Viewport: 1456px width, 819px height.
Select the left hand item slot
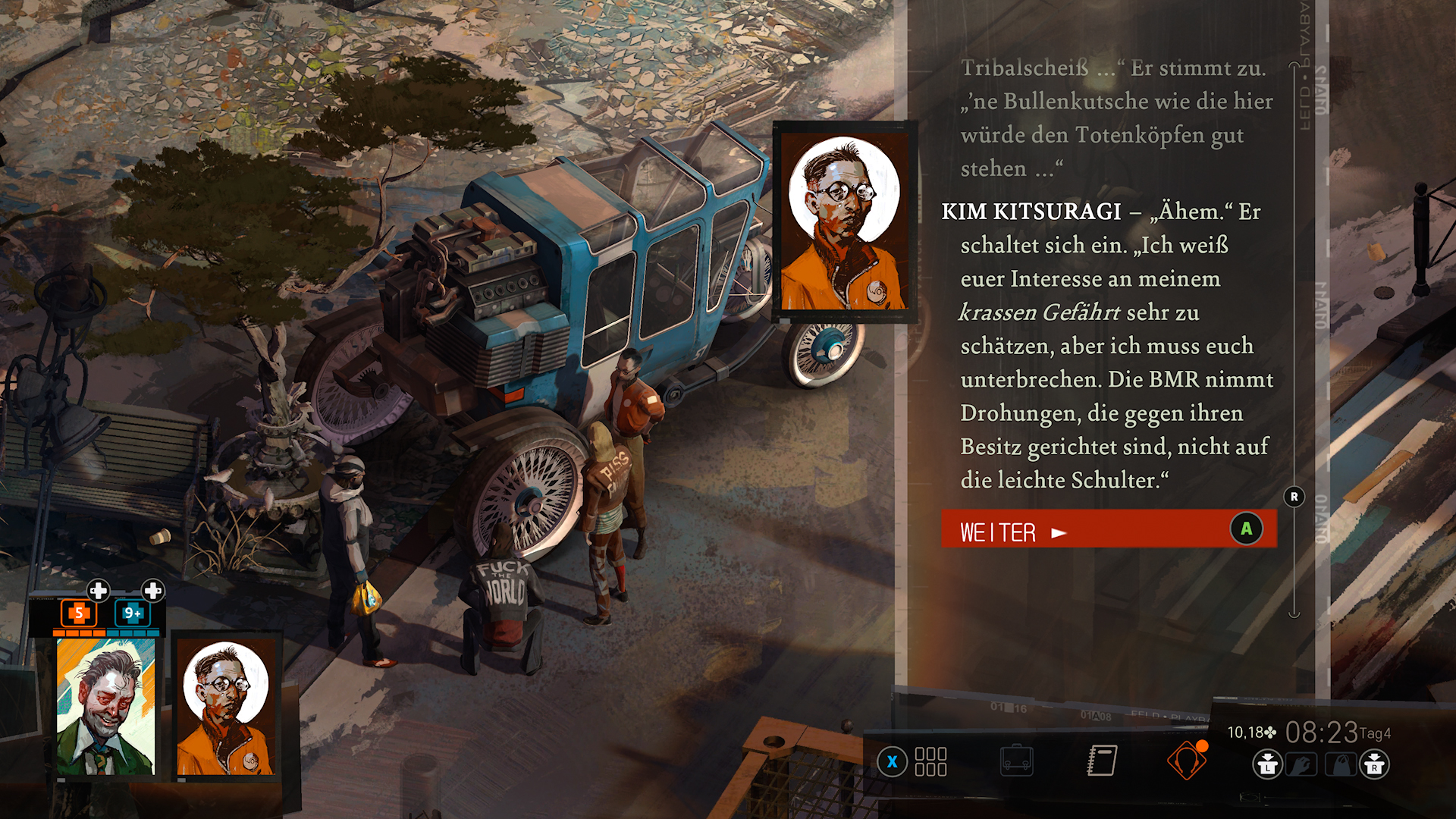[1301, 764]
